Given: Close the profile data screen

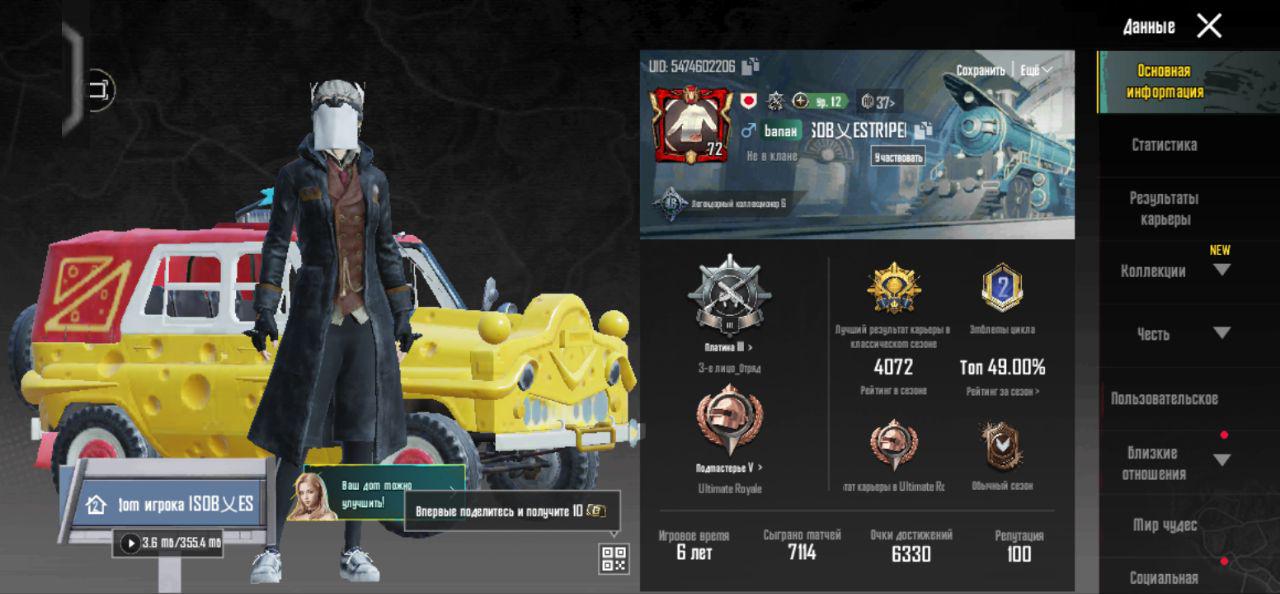Looking at the screenshot, I should (x=1209, y=26).
